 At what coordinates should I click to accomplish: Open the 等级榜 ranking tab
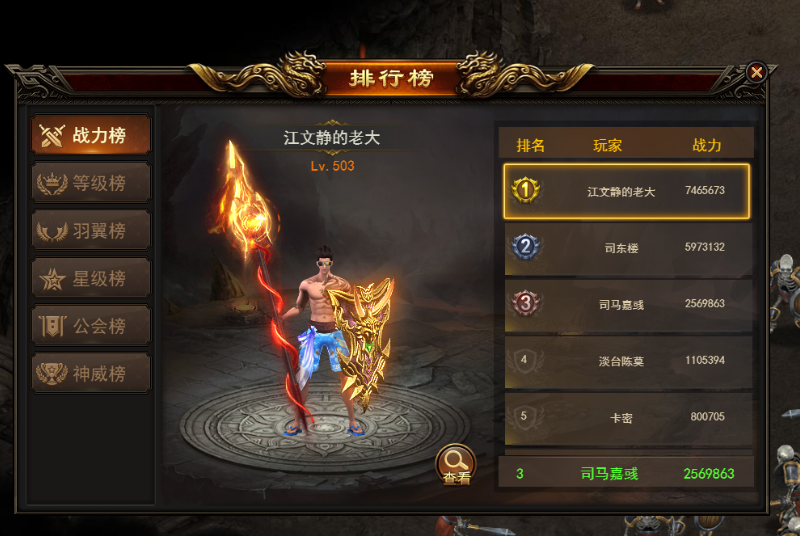(x=91, y=183)
